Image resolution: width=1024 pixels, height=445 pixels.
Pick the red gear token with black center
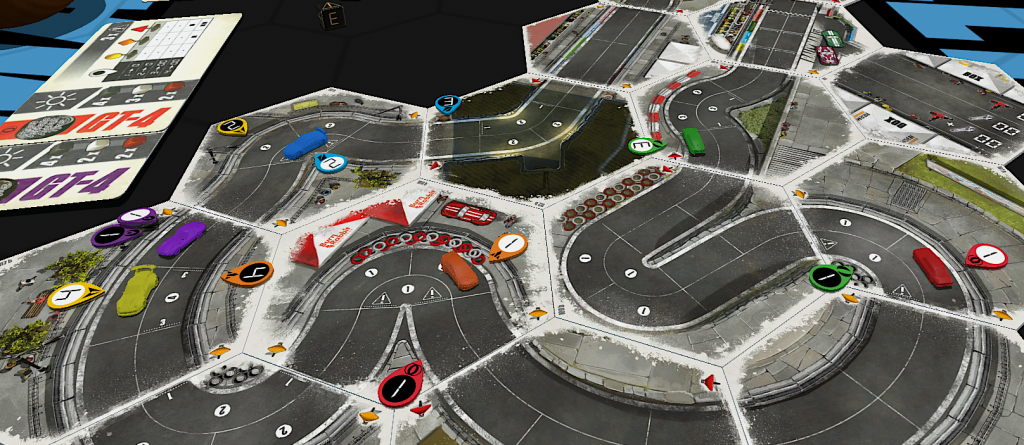(400, 384)
